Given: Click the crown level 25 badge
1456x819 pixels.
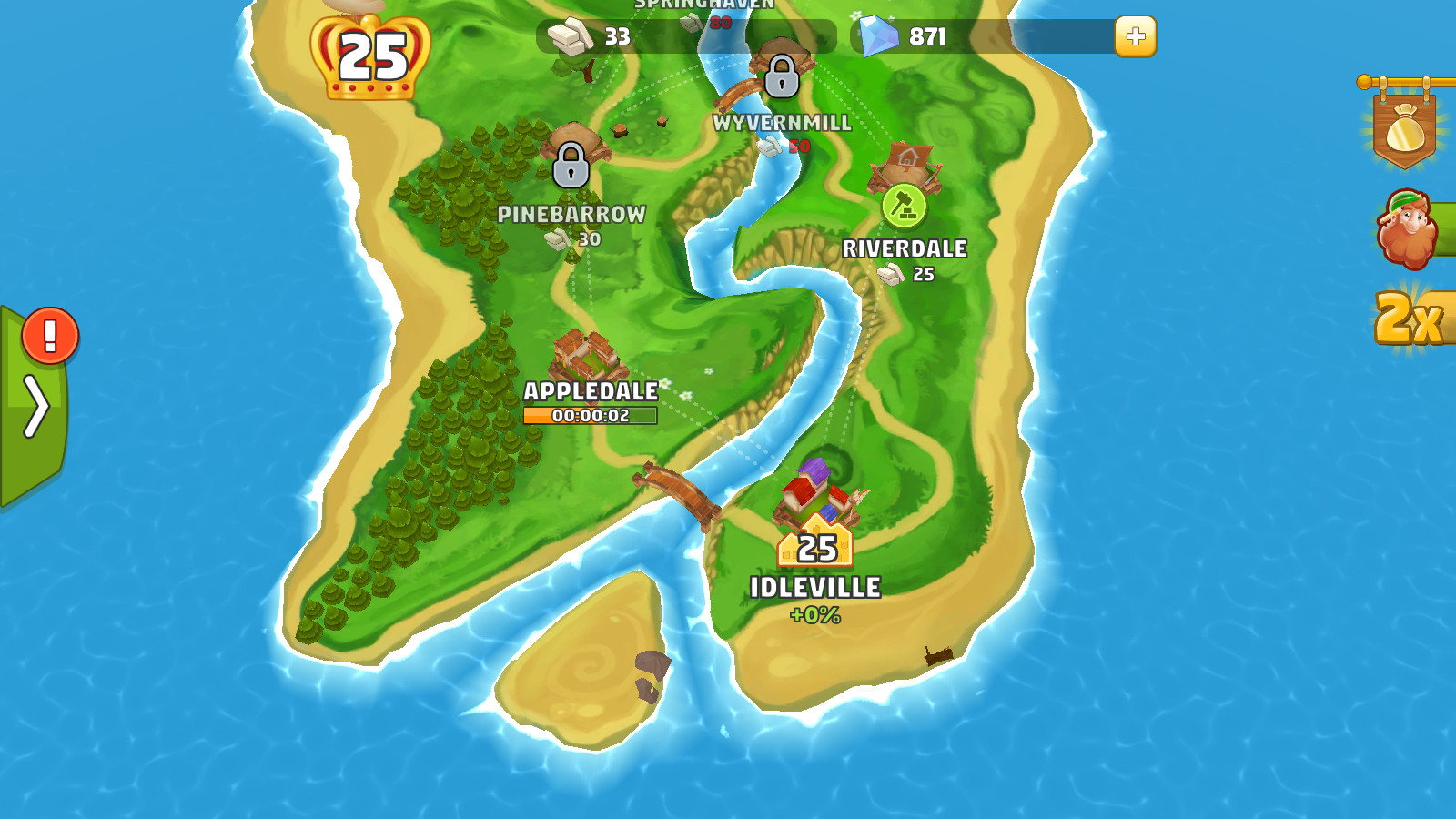Looking at the screenshot, I should (370, 56).
